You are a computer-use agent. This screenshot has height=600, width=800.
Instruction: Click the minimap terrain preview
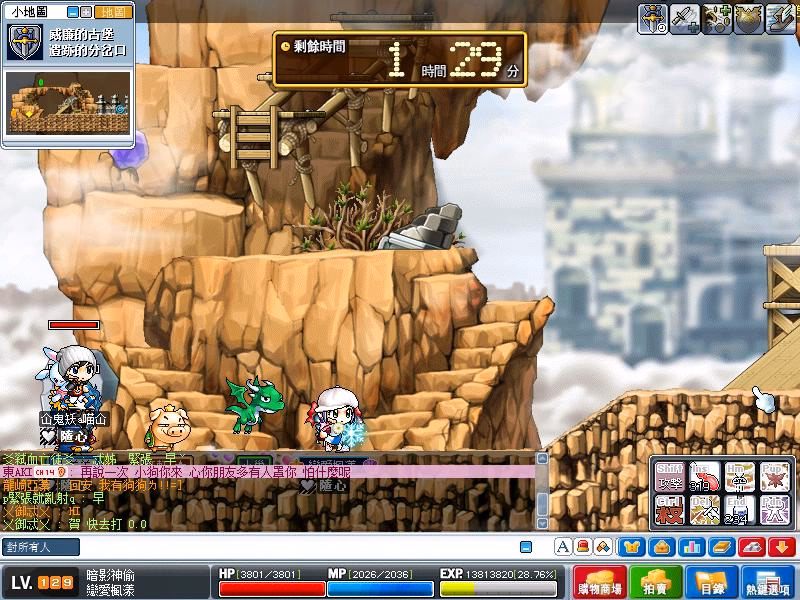click(x=69, y=102)
